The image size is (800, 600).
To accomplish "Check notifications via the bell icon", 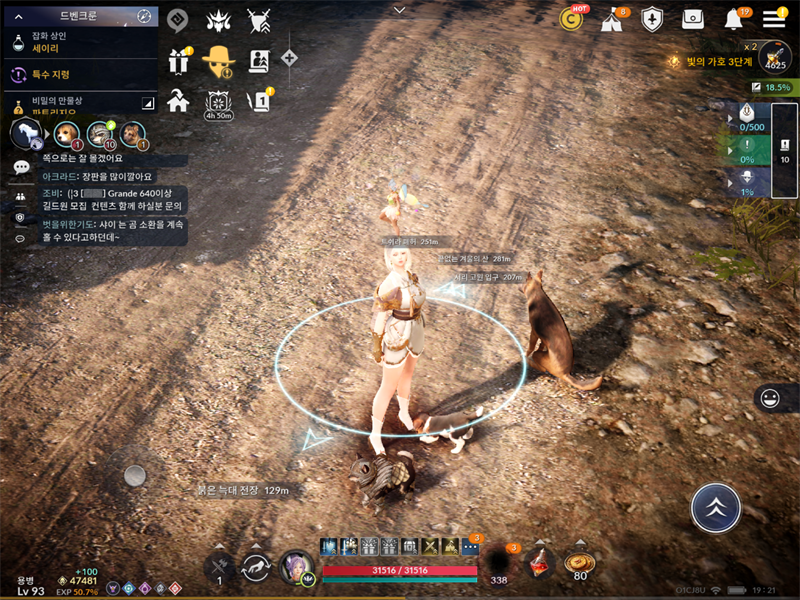I will click(x=734, y=19).
